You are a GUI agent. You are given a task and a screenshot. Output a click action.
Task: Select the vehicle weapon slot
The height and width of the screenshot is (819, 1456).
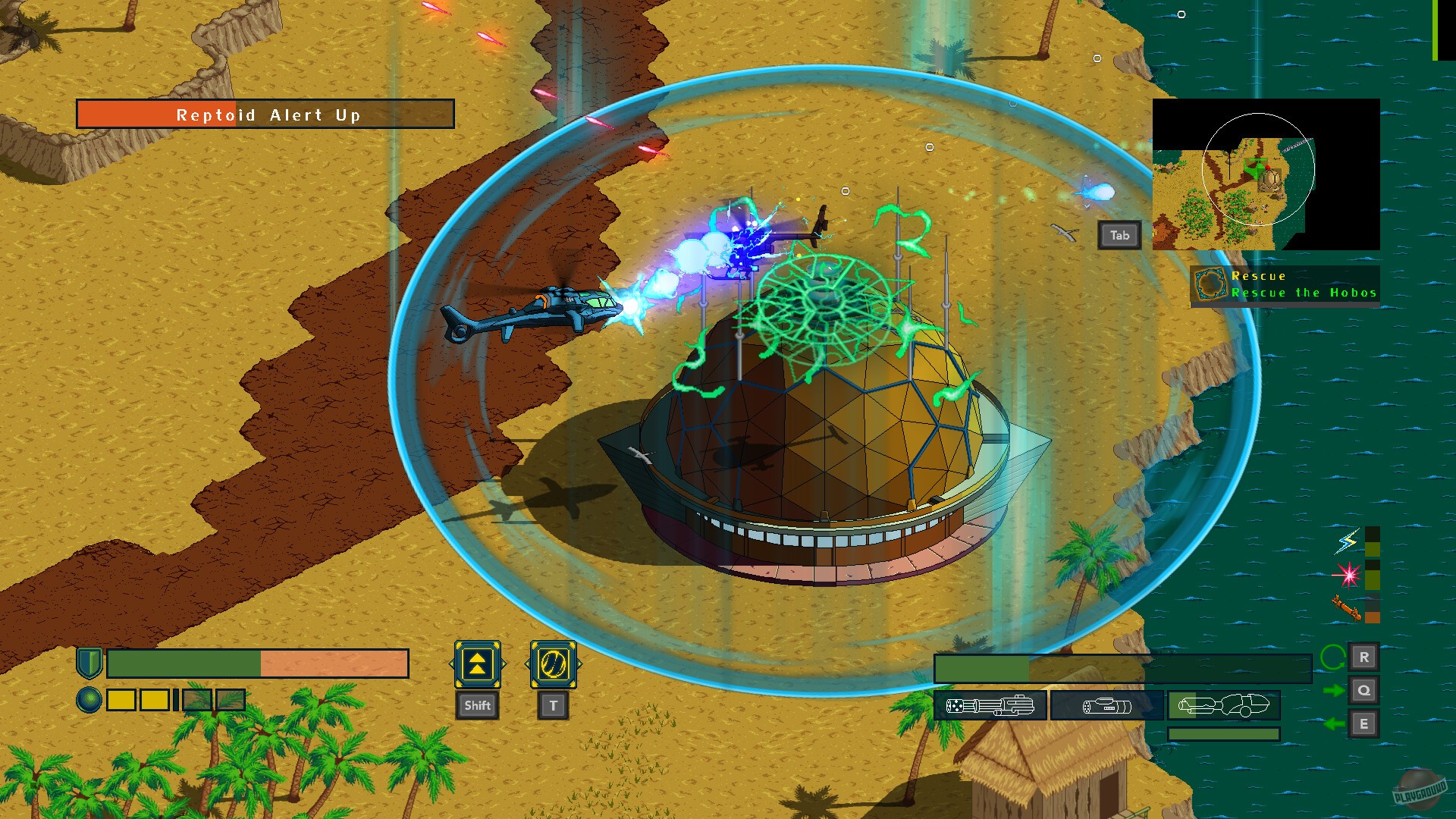[x=1222, y=705]
